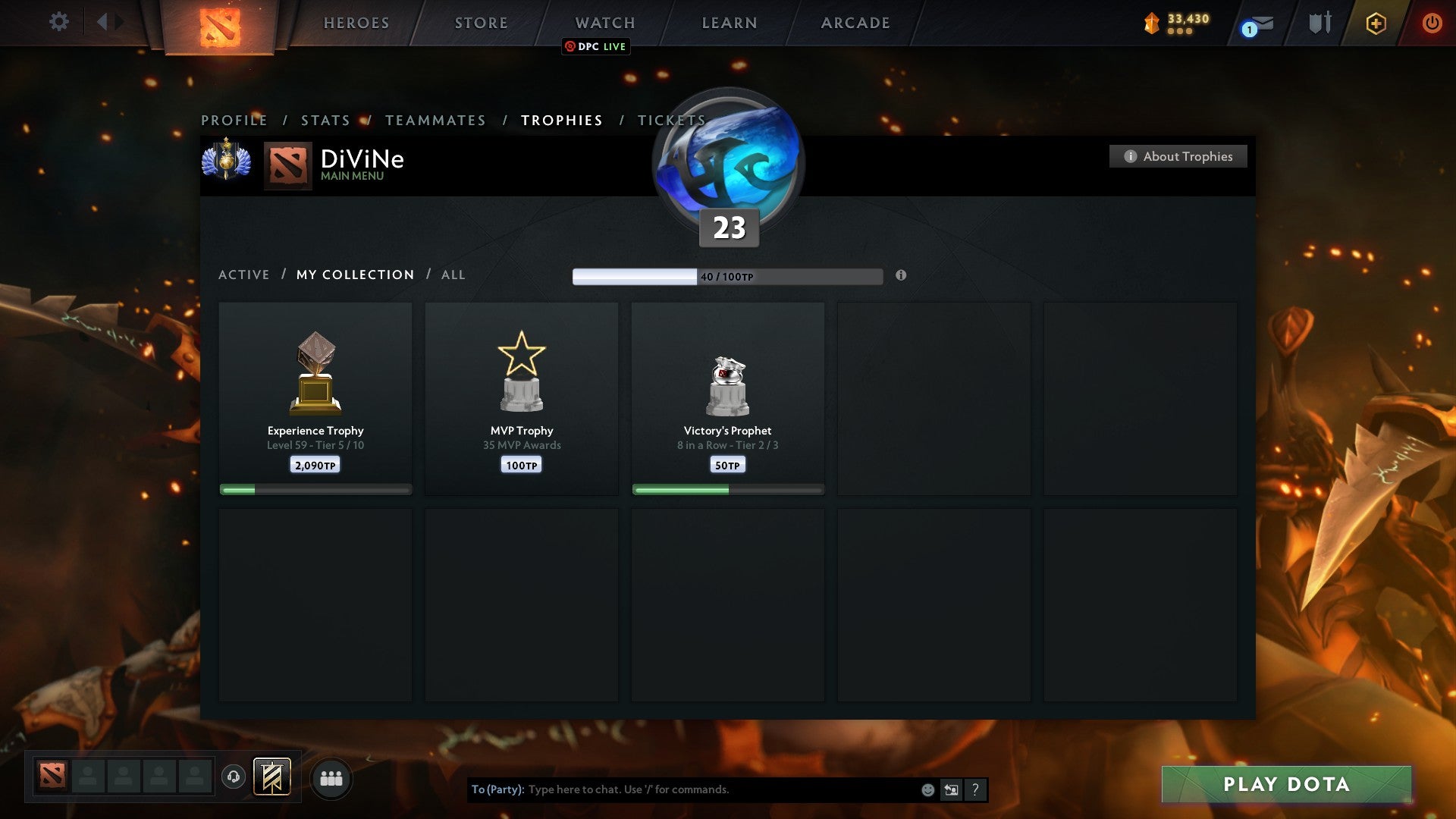Expand trophy info via the circled i icon
The width and height of the screenshot is (1456, 819).
pyautogui.click(x=901, y=277)
